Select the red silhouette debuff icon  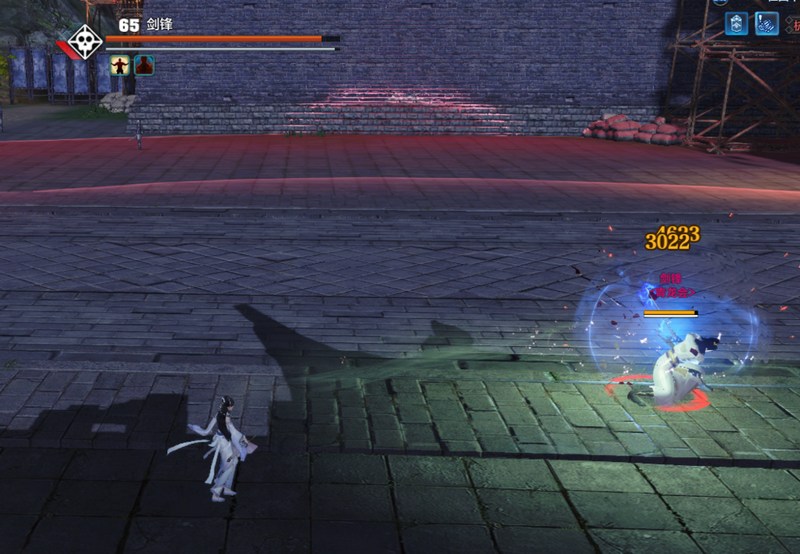click(144, 65)
